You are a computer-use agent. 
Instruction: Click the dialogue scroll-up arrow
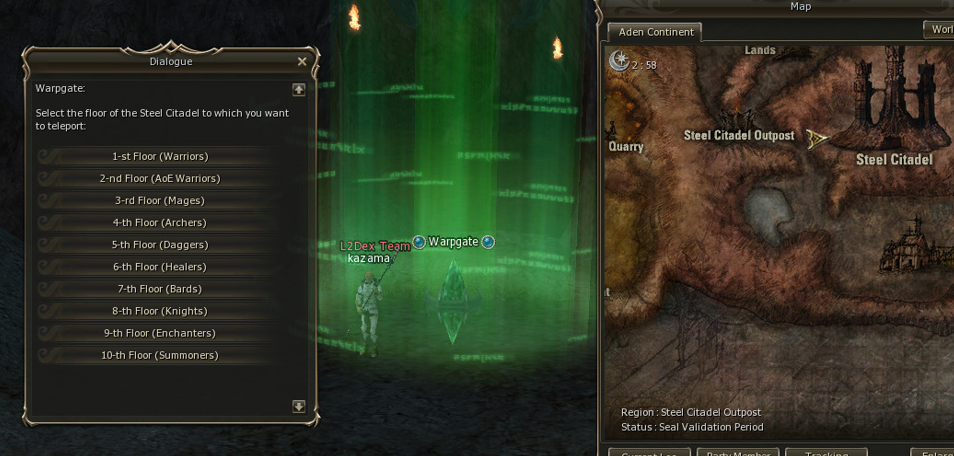tap(298, 89)
